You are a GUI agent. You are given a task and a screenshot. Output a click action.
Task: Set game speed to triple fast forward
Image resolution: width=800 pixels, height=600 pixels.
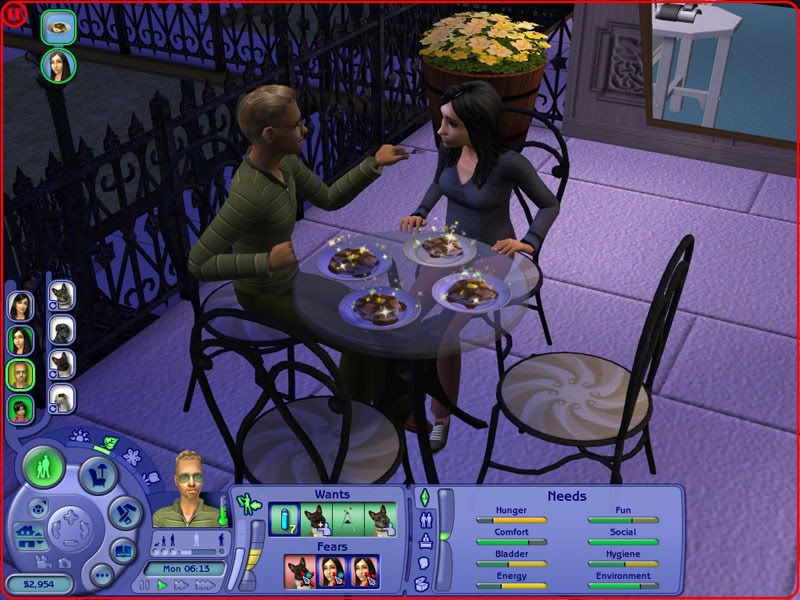tap(204, 584)
